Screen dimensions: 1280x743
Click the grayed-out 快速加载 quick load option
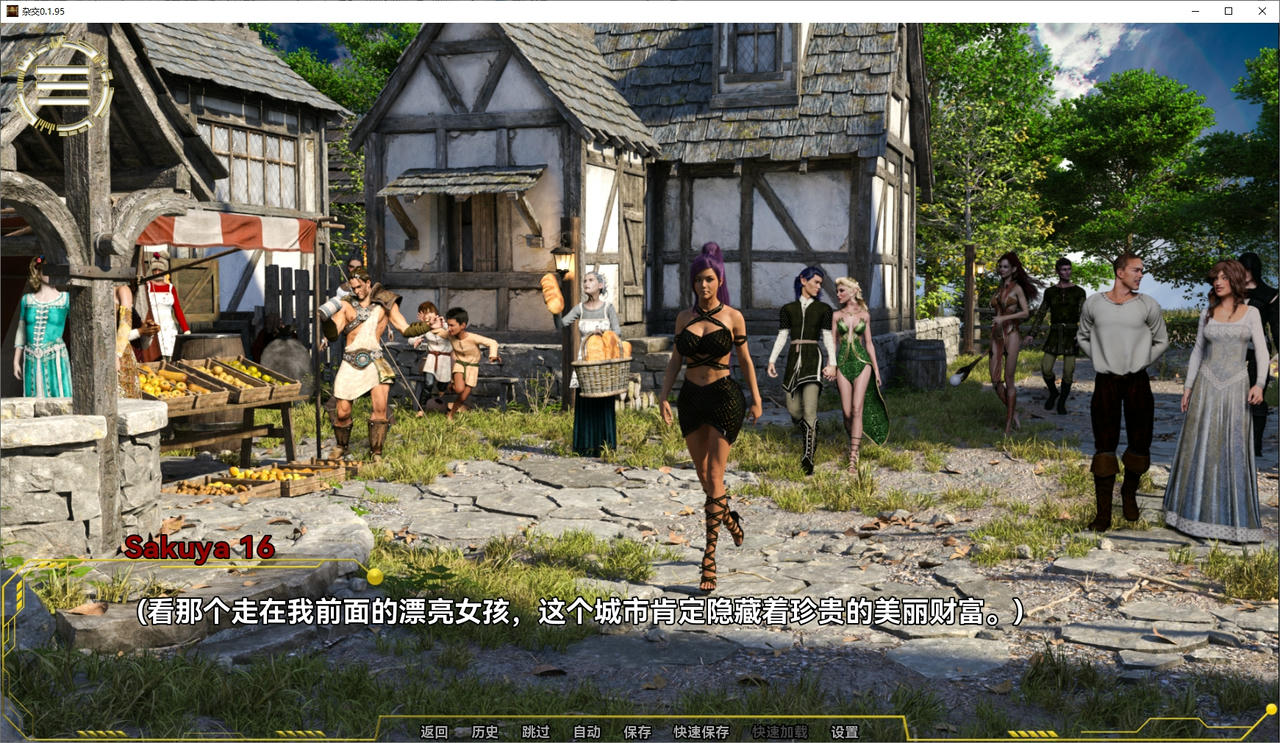point(782,731)
